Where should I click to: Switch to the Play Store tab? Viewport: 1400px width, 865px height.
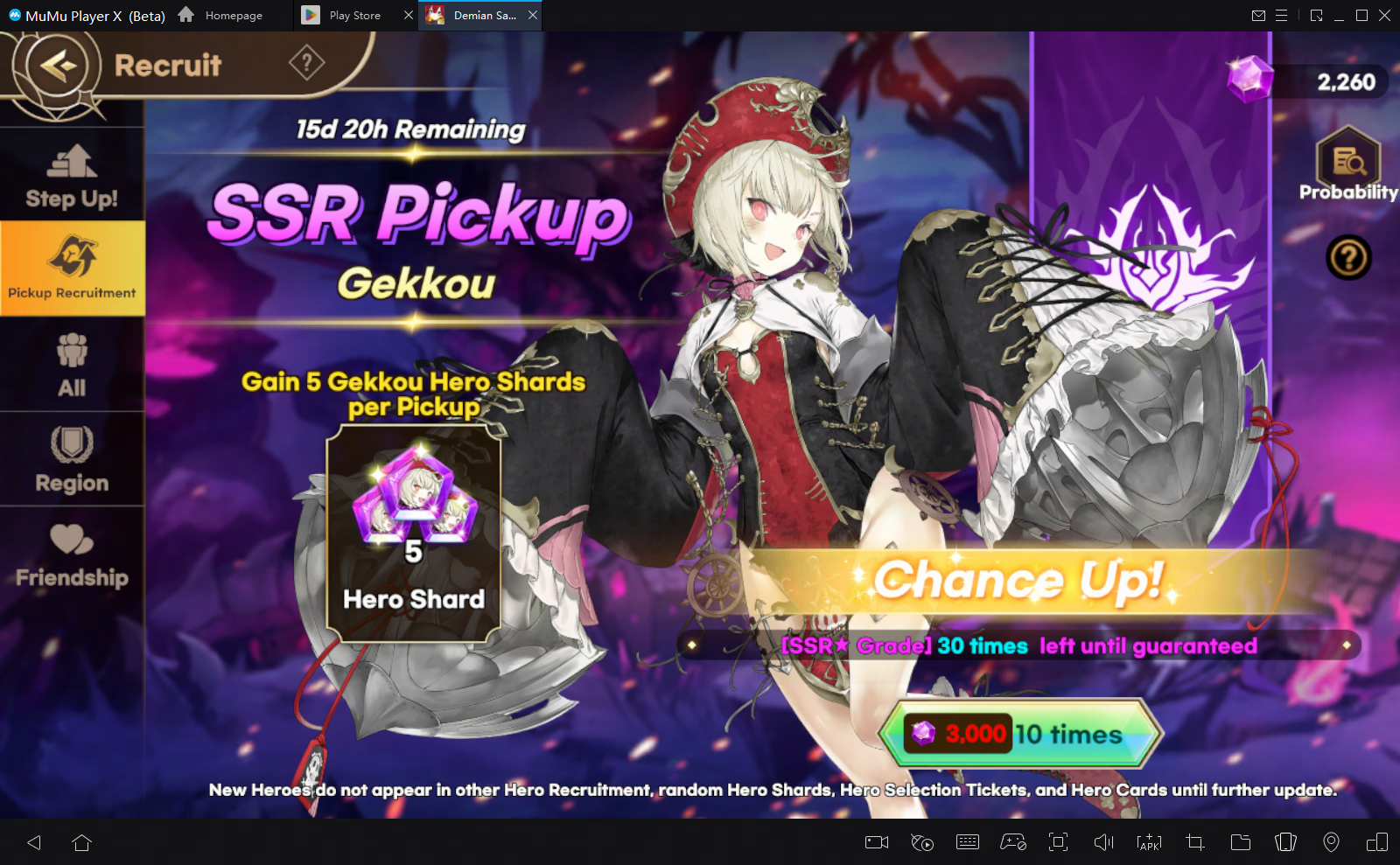[x=346, y=16]
